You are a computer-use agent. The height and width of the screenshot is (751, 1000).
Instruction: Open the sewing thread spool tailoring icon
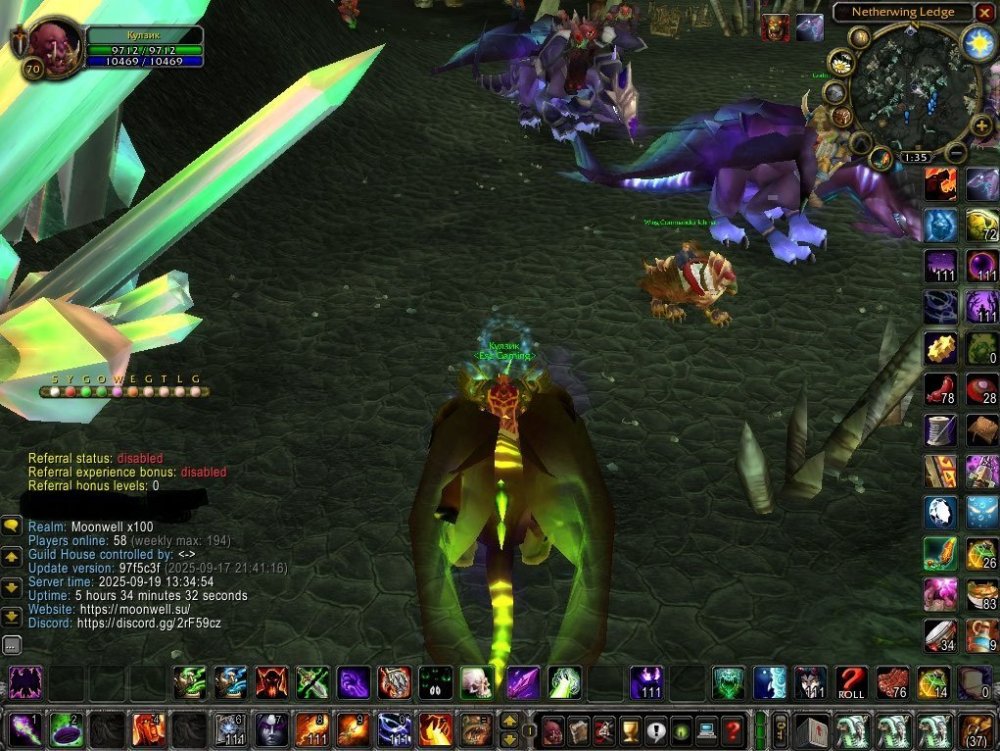pyautogui.click(x=940, y=430)
